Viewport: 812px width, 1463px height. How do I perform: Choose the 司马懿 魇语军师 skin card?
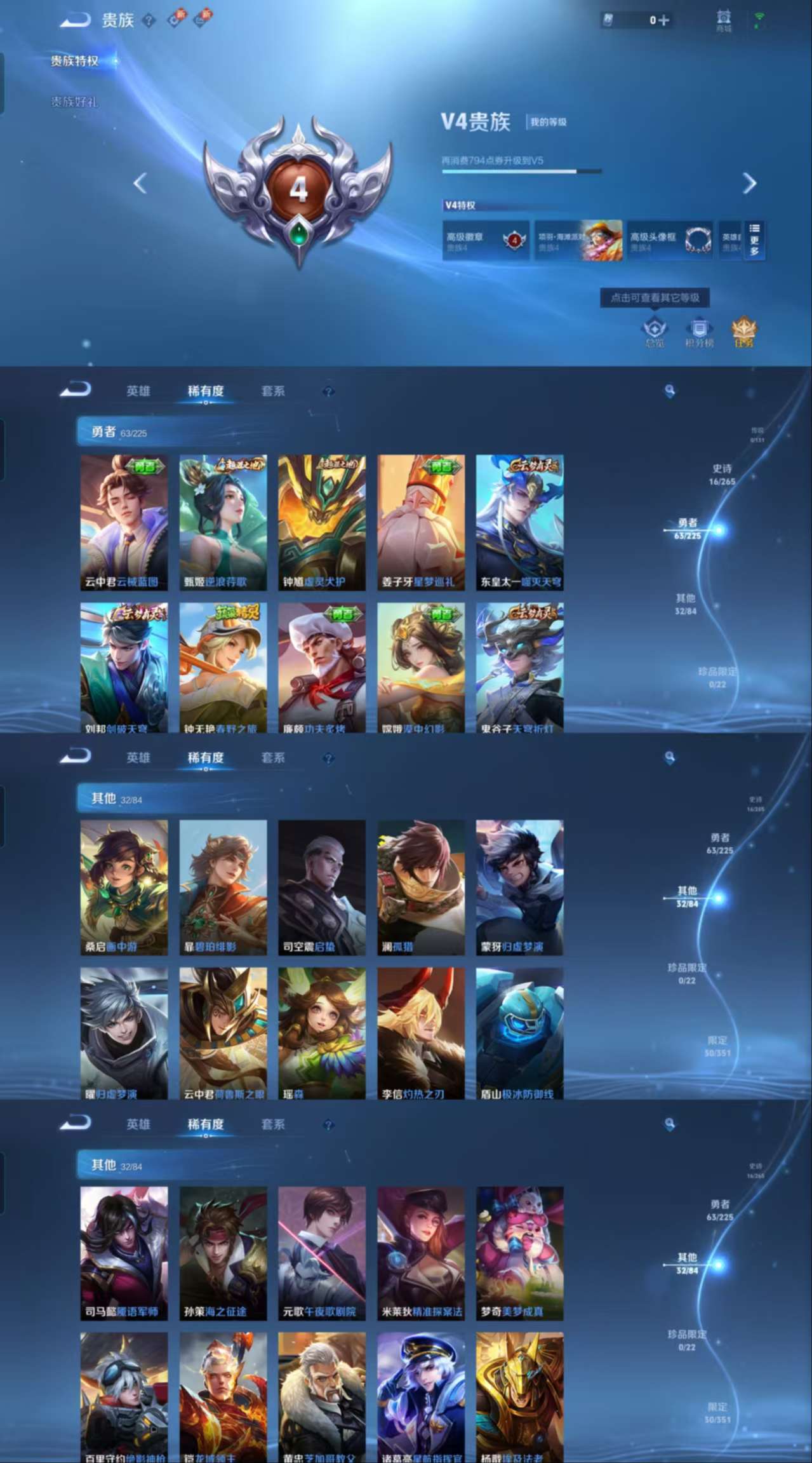click(124, 1253)
